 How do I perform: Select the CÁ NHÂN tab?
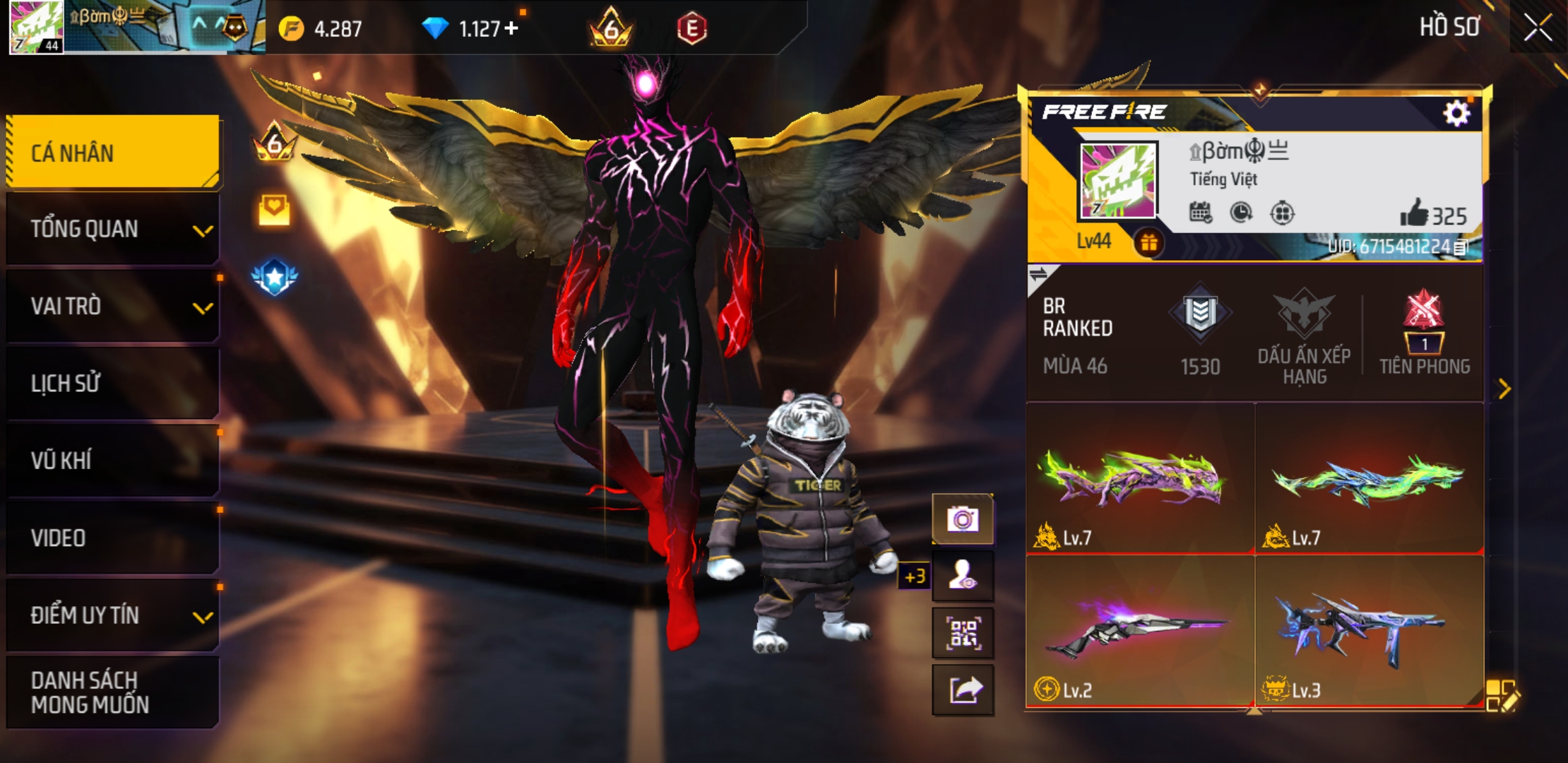point(113,153)
